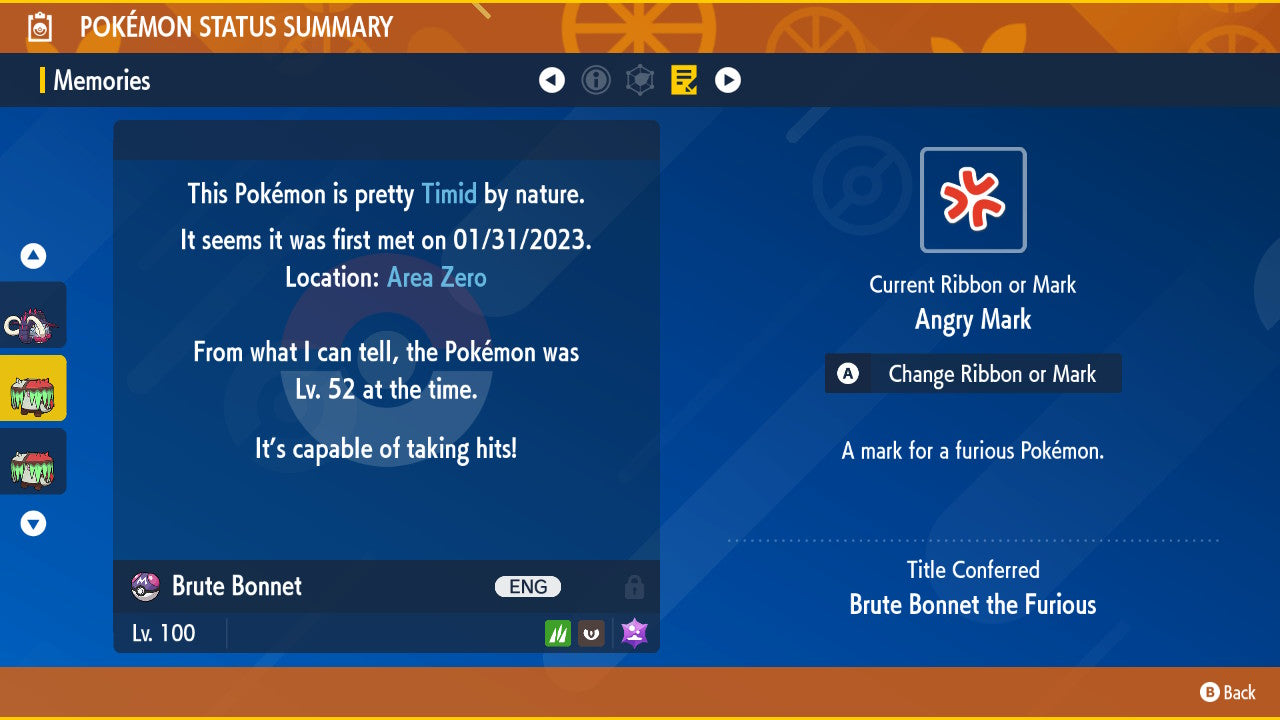The height and width of the screenshot is (720, 1280).
Task: Select Change Ribbon or Mark
Action: coord(973,374)
